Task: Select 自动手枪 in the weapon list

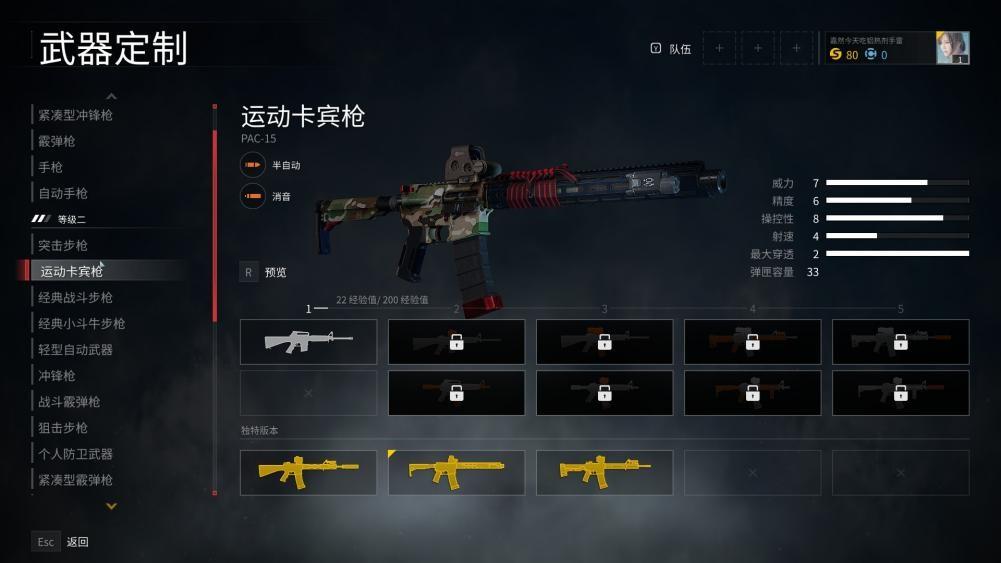Action: [63, 193]
